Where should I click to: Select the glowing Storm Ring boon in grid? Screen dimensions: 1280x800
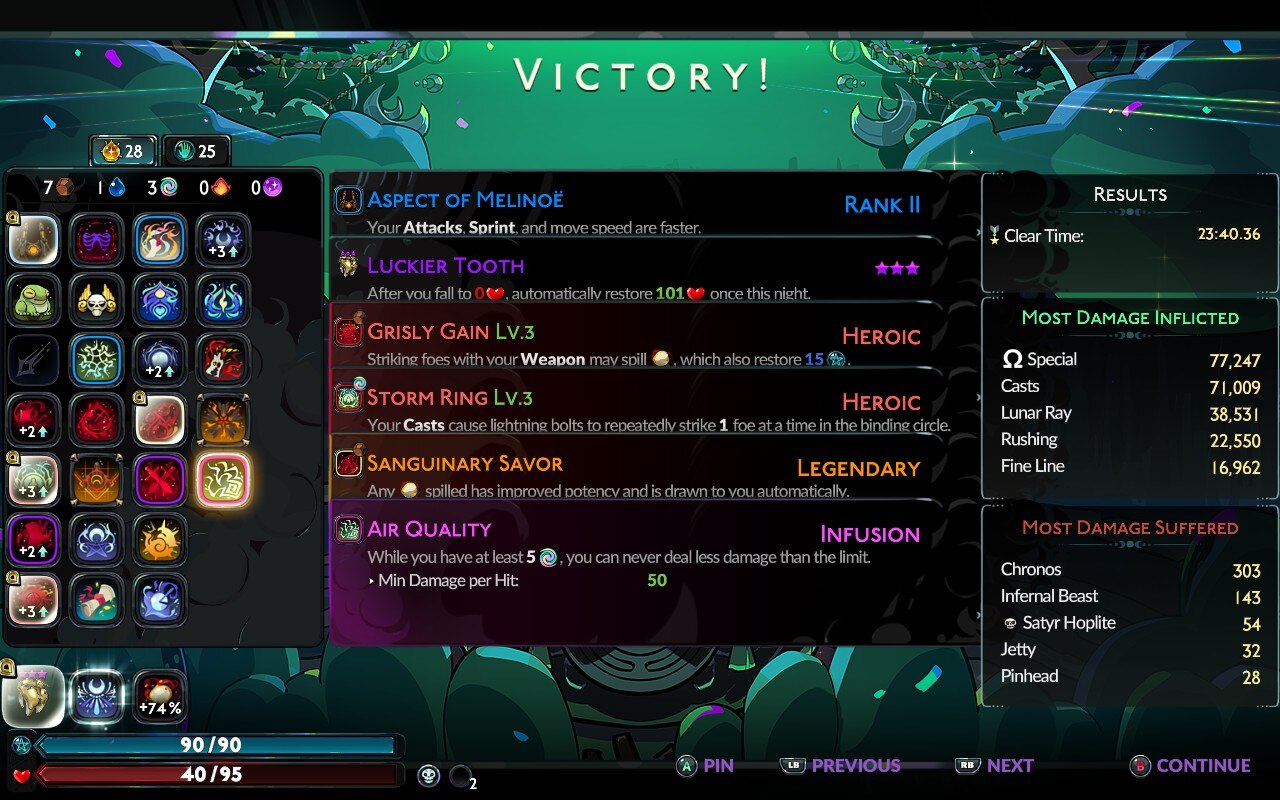pyautogui.click(x=222, y=480)
